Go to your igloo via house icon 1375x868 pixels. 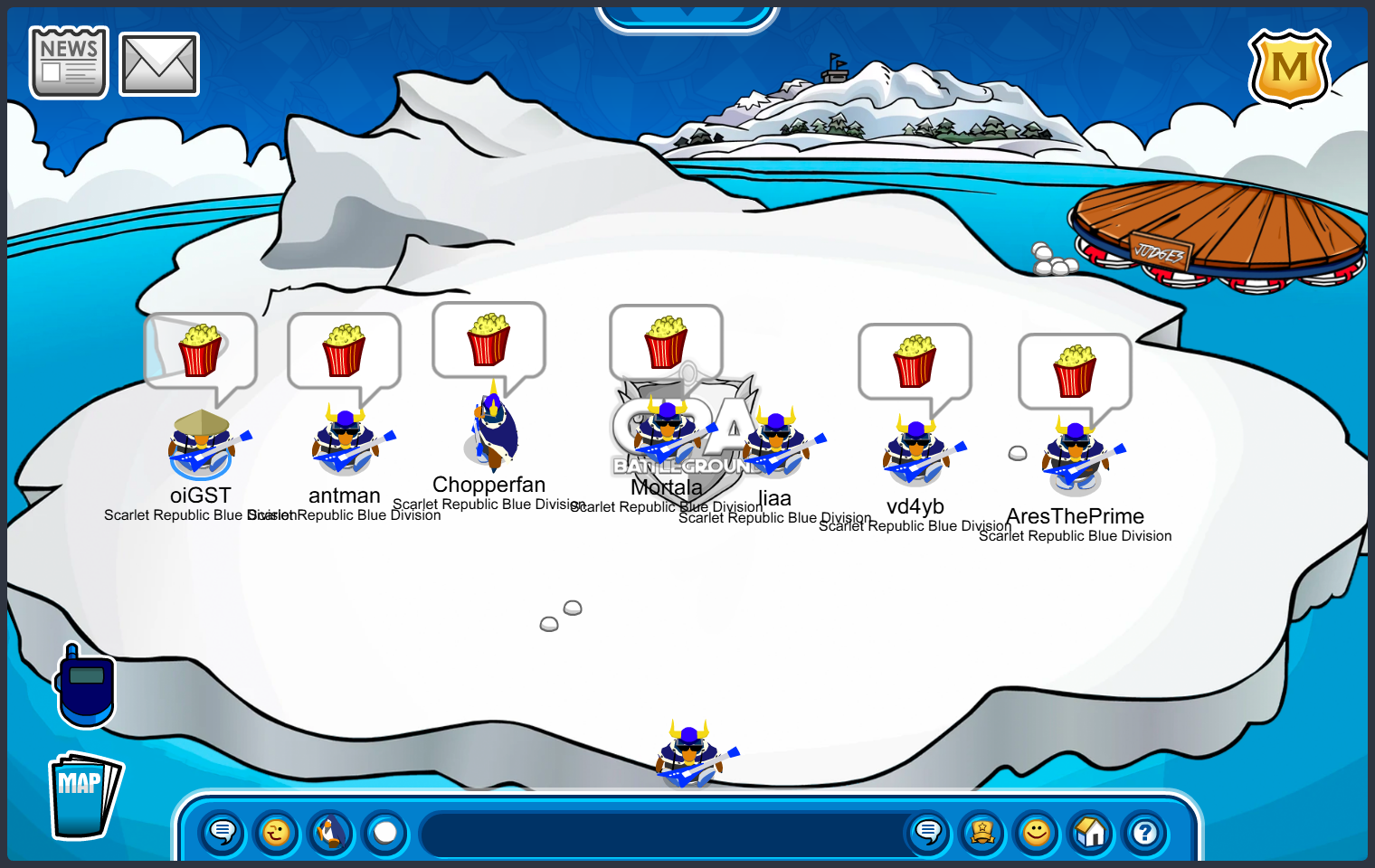[1091, 832]
